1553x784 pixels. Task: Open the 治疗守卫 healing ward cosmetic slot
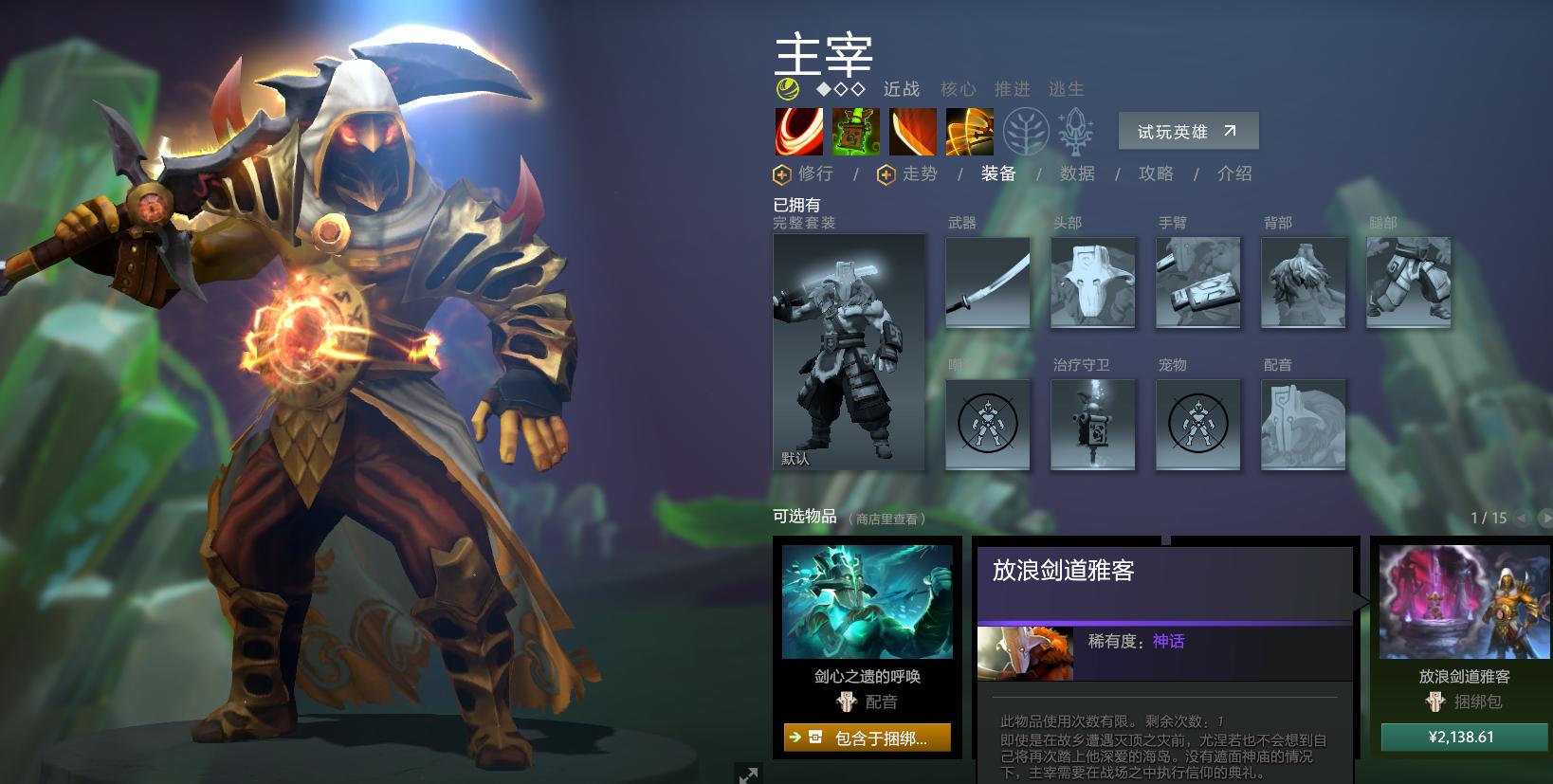pos(1092,425)
